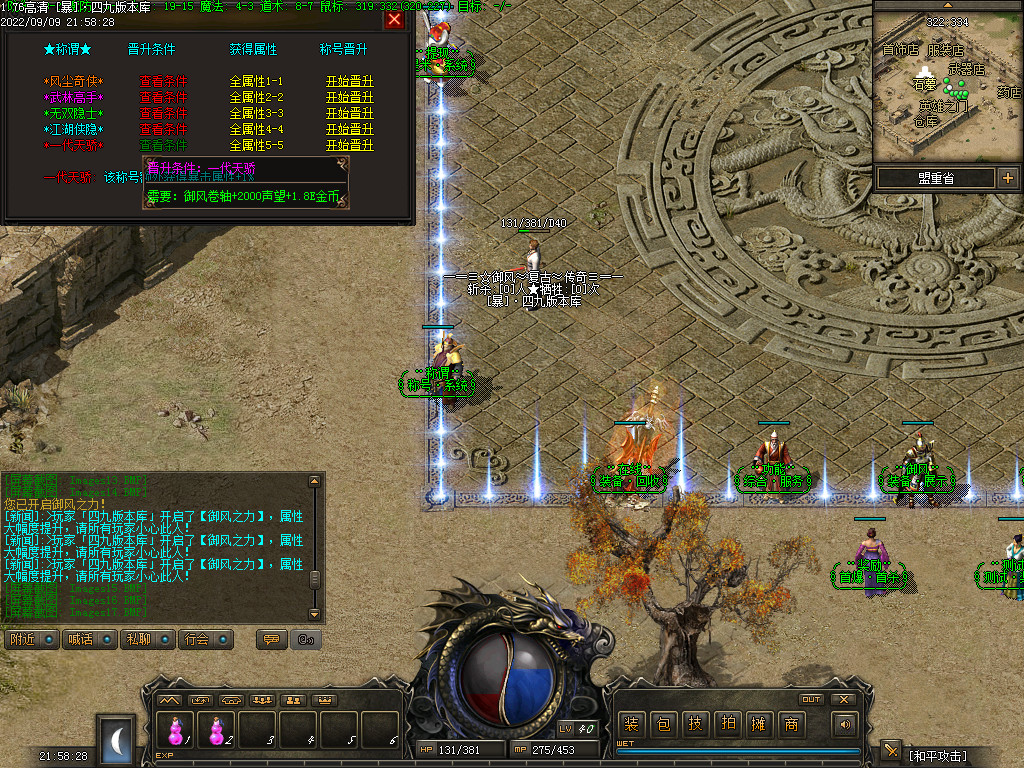Viewport: 1024px width, 768px height.
Task: Open the 包 bag inventory
Action: (663, 724)
